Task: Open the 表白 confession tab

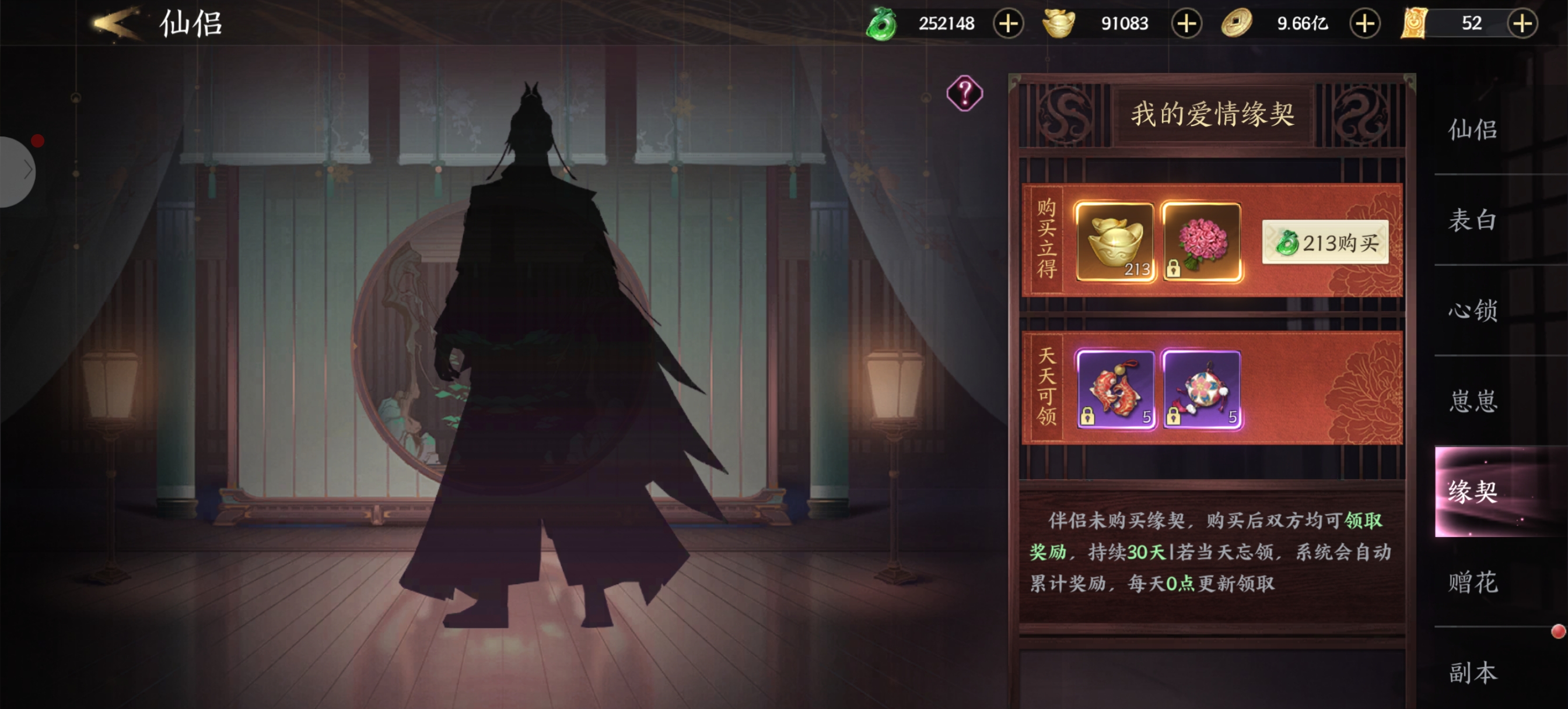Action: (1472, 220)
